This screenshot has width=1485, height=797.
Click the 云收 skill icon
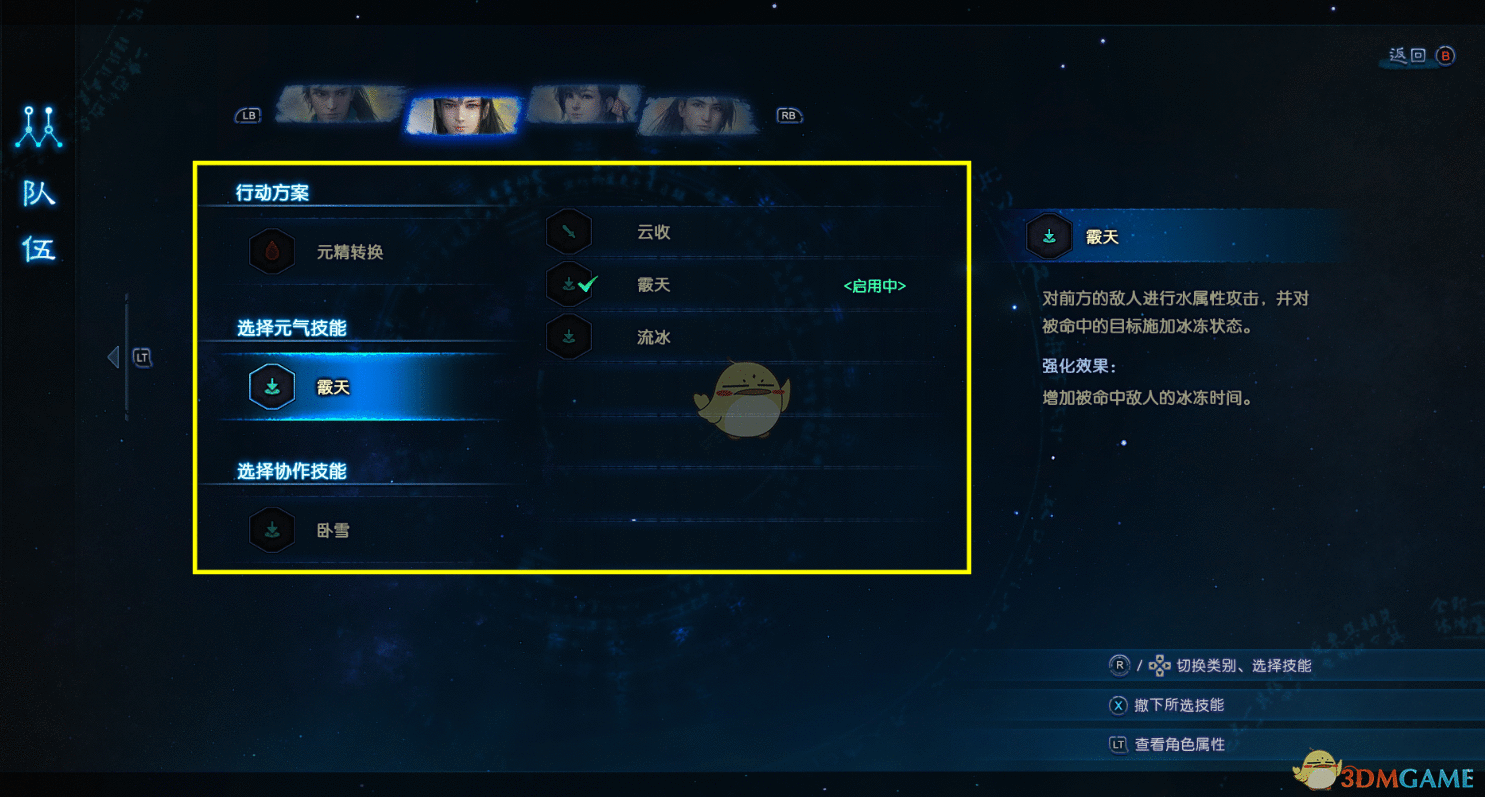(568, 231)
